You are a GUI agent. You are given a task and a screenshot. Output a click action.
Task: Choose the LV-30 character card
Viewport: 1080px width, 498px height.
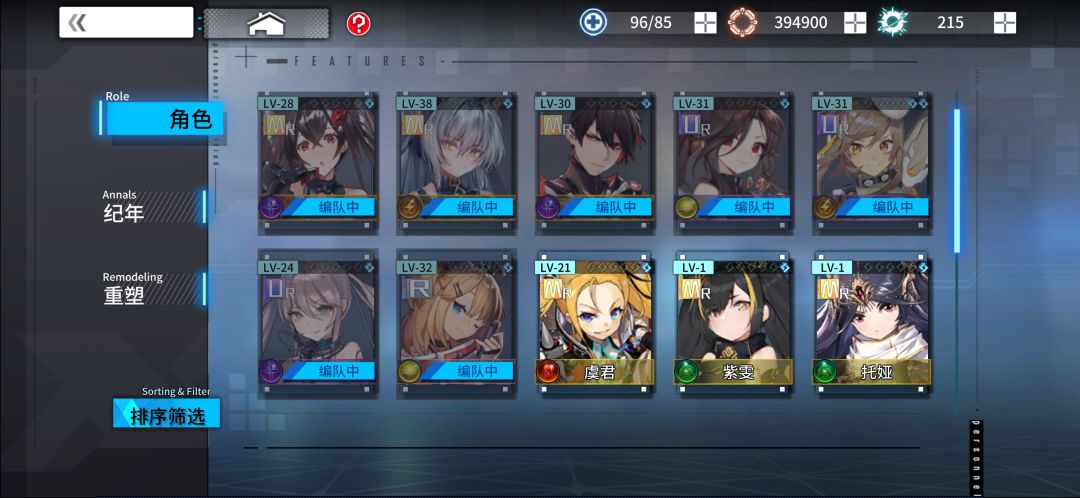pyautogui.click(x=594, y=158)
